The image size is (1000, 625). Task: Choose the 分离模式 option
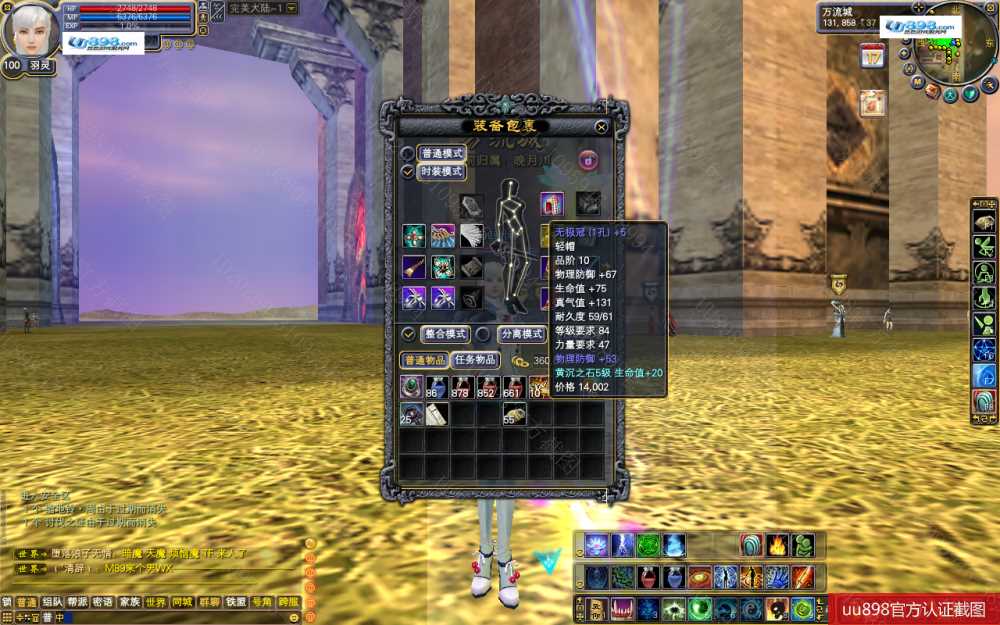[484, 334]
